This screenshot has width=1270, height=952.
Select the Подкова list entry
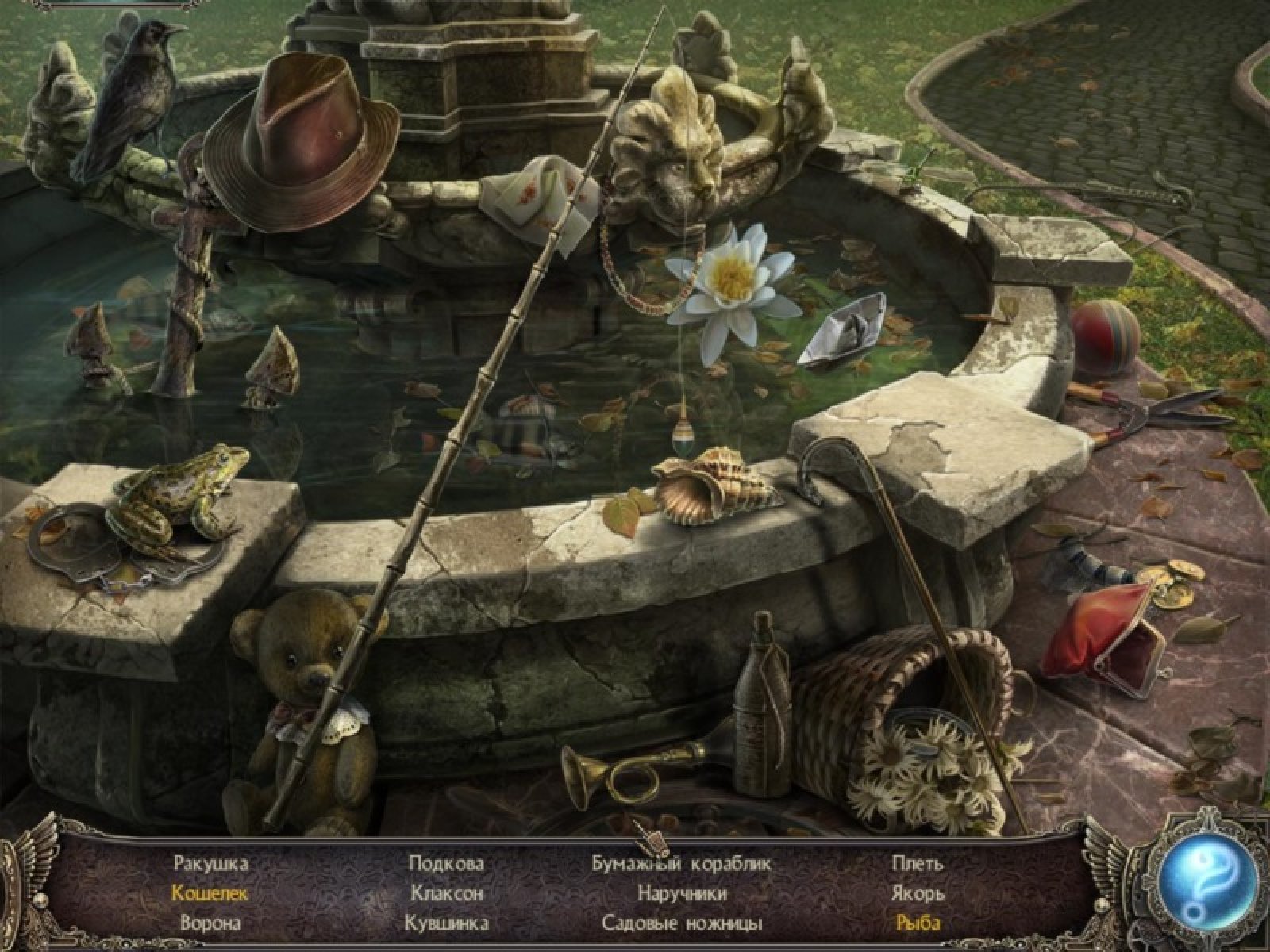point(446,863)
